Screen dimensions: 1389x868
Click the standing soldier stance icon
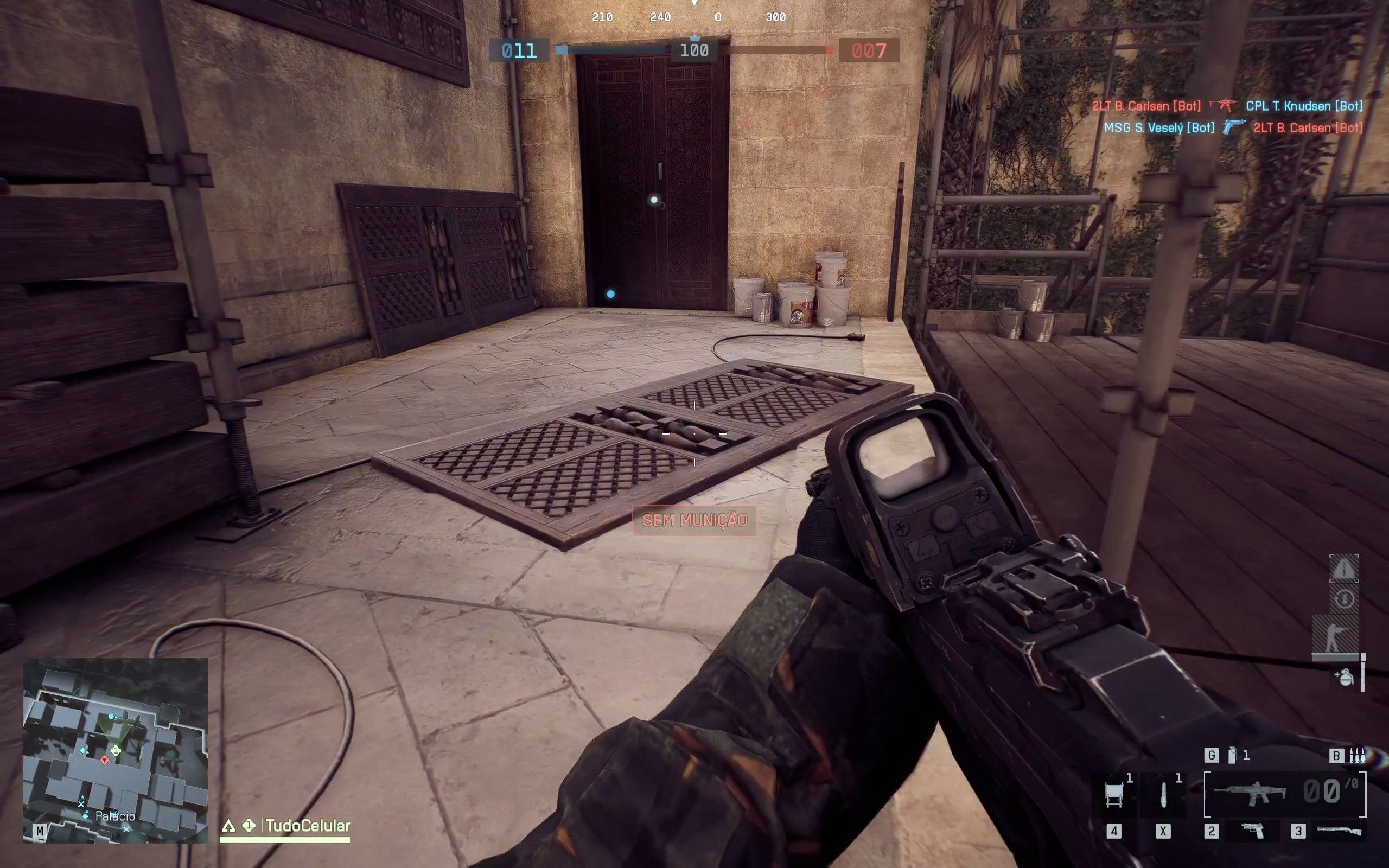(1335, 635)
